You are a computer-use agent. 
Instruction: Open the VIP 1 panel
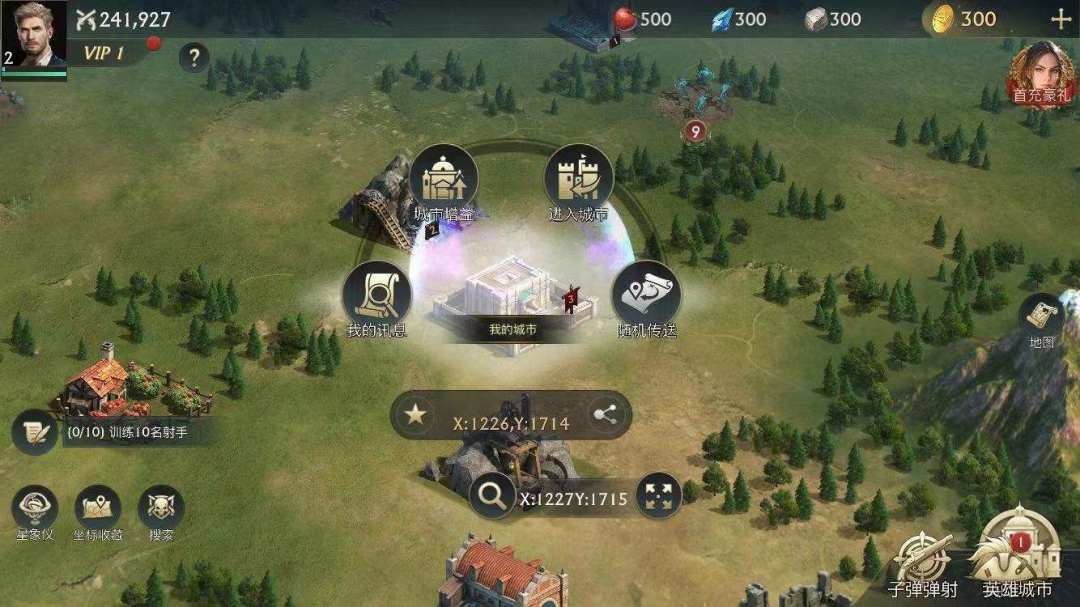(104, 53)
